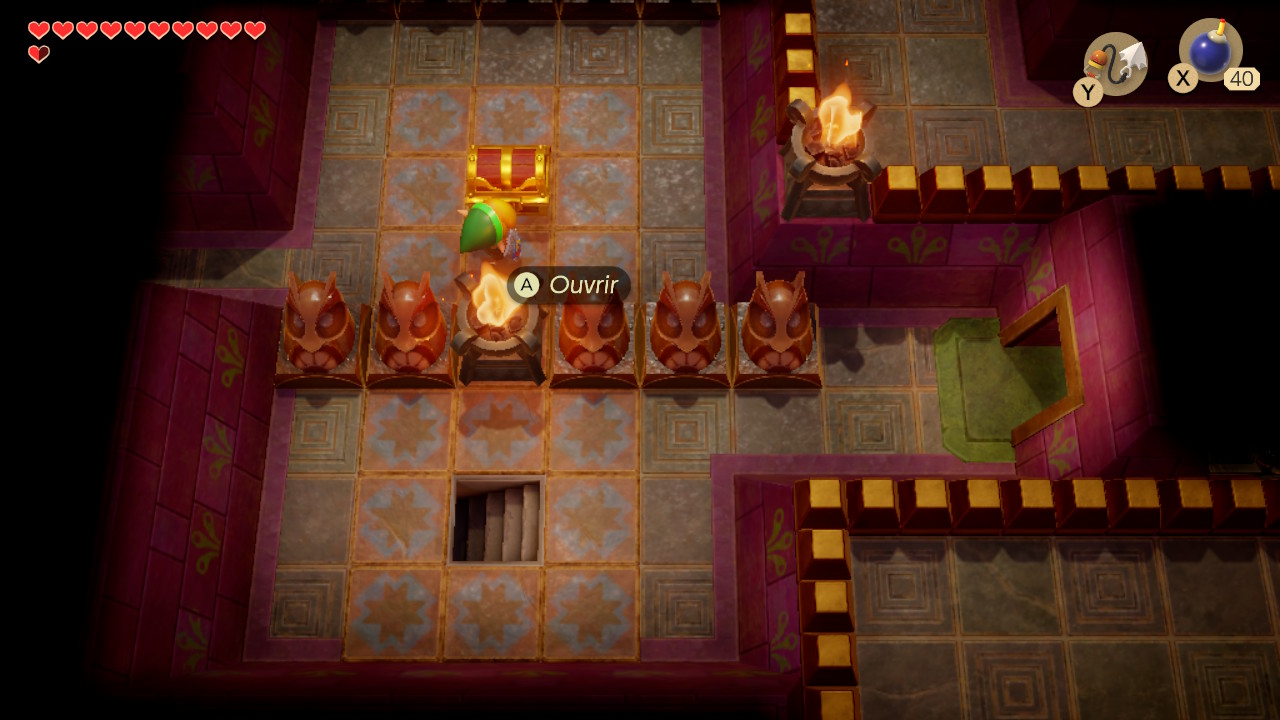Select the hookshot item slot
Image resolution: width=1280 pixels, height=720 pixels.
[x=1116, y=64]
